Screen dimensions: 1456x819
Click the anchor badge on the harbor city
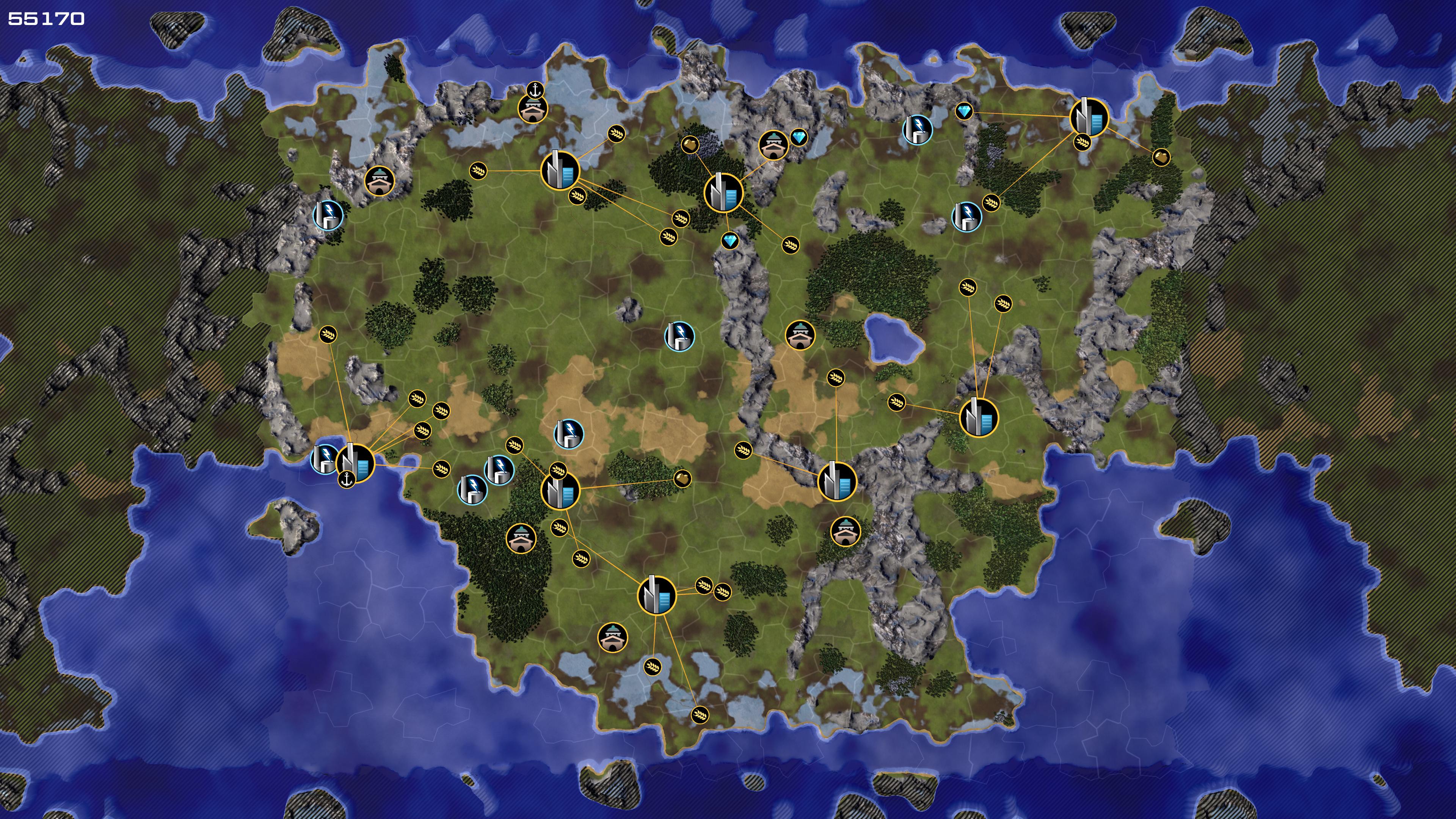347,480
